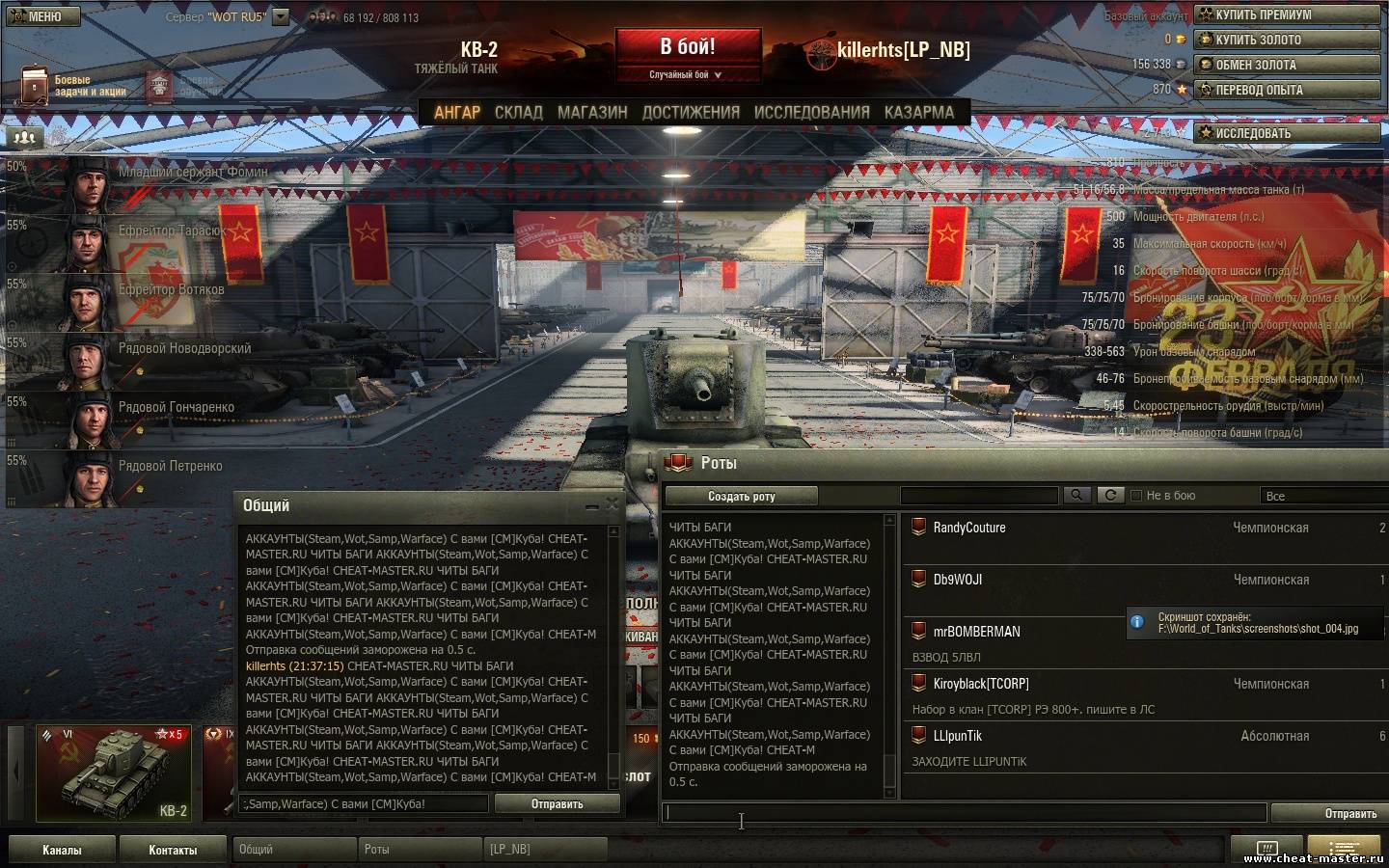Open the МАГАЗИН tab

pos(592,113)
